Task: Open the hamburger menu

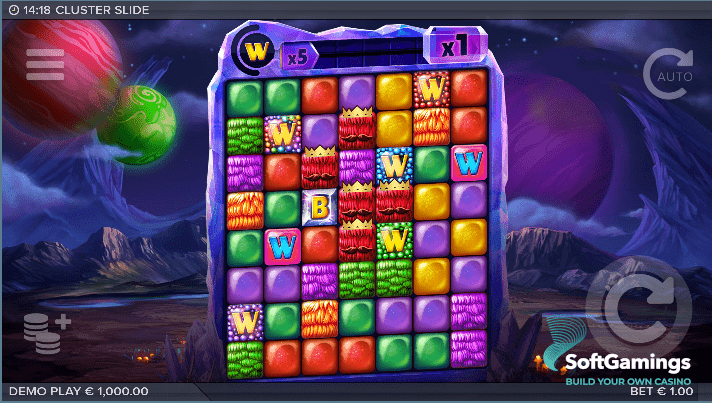Action: [x=45, y=64]
